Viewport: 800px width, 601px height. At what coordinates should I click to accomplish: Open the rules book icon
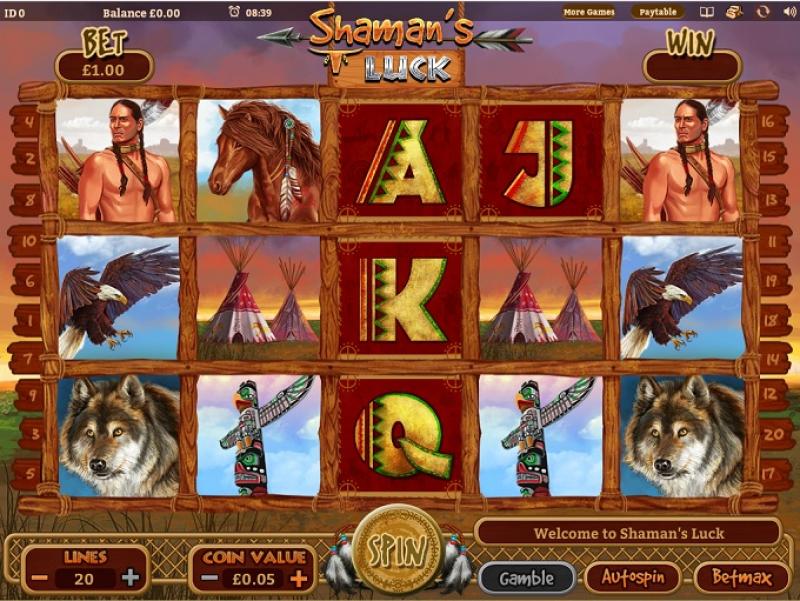point(706,12)
